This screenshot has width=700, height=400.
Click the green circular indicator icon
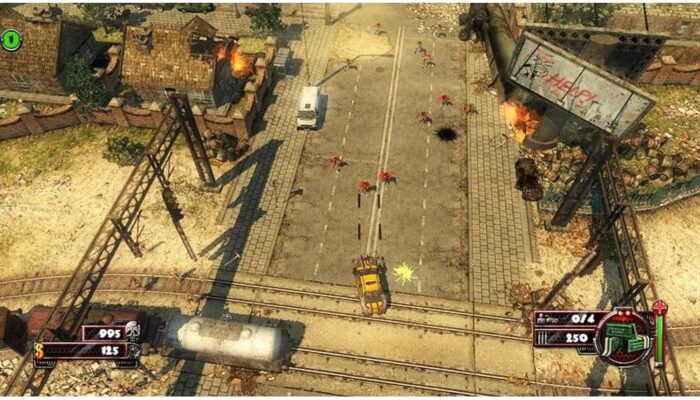click(12, 40)
